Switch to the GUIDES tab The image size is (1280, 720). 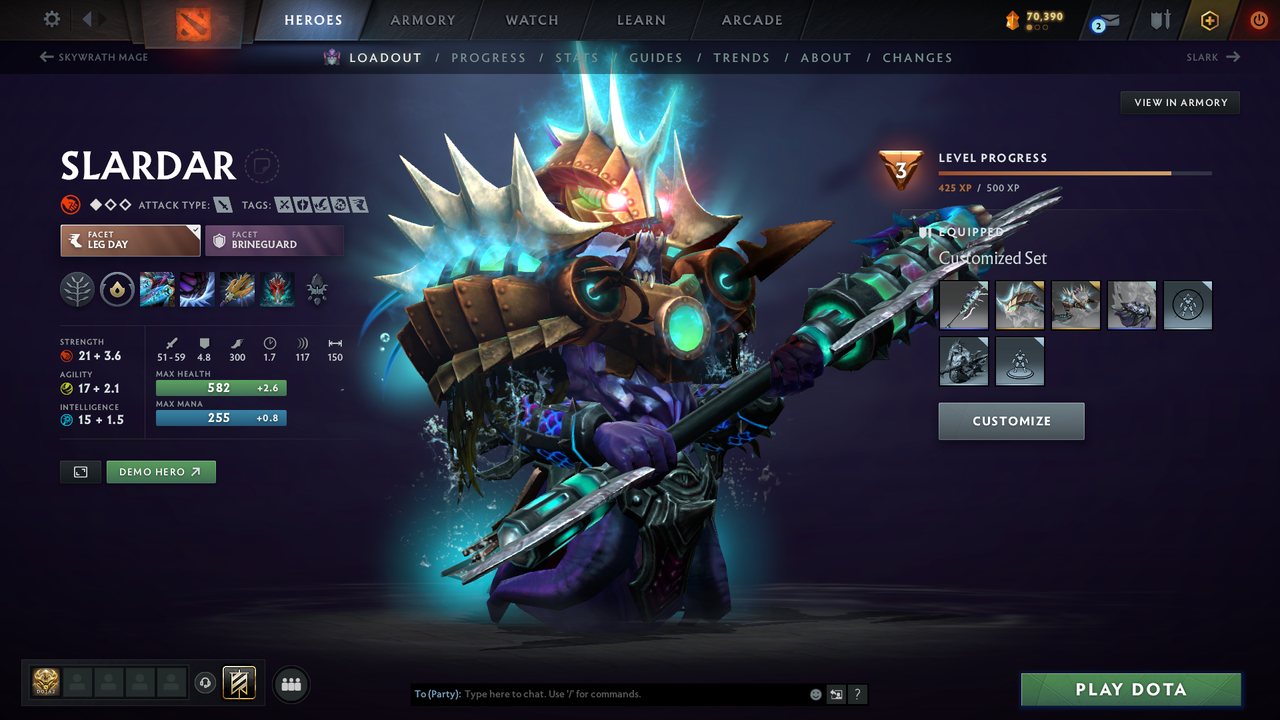coord(656,57)
